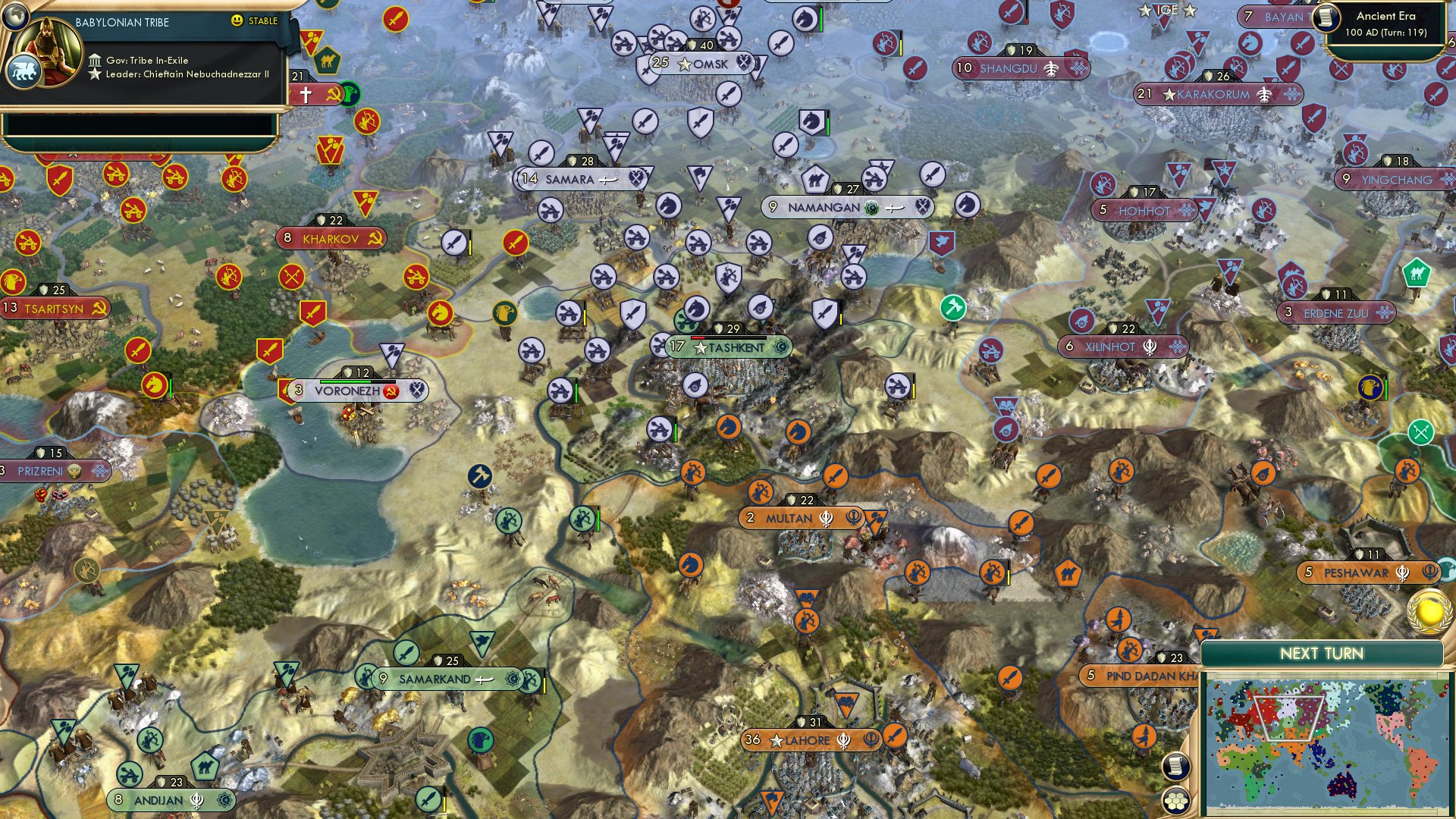This screenshot has height=819, width=1456.
Task: Open the IGE in-game editor label
Action: pyautogui.click(x=1166, y=10)
